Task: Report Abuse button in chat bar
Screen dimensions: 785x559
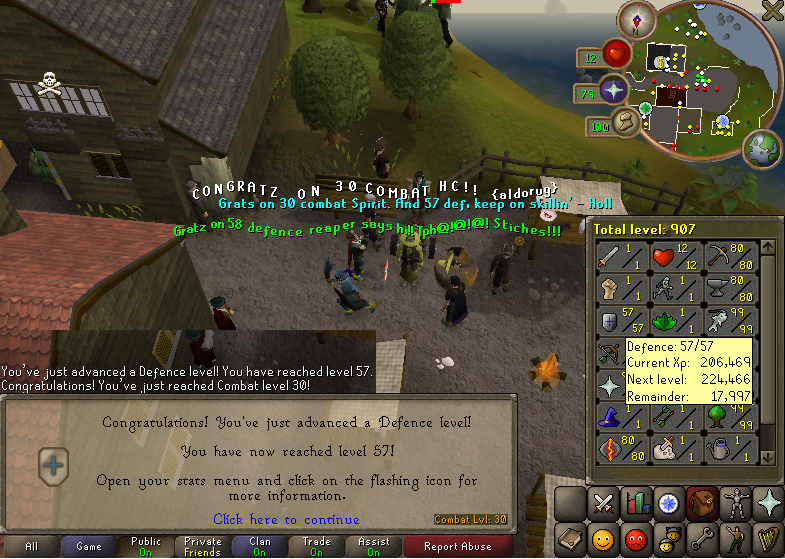Action: pos(457,546)
